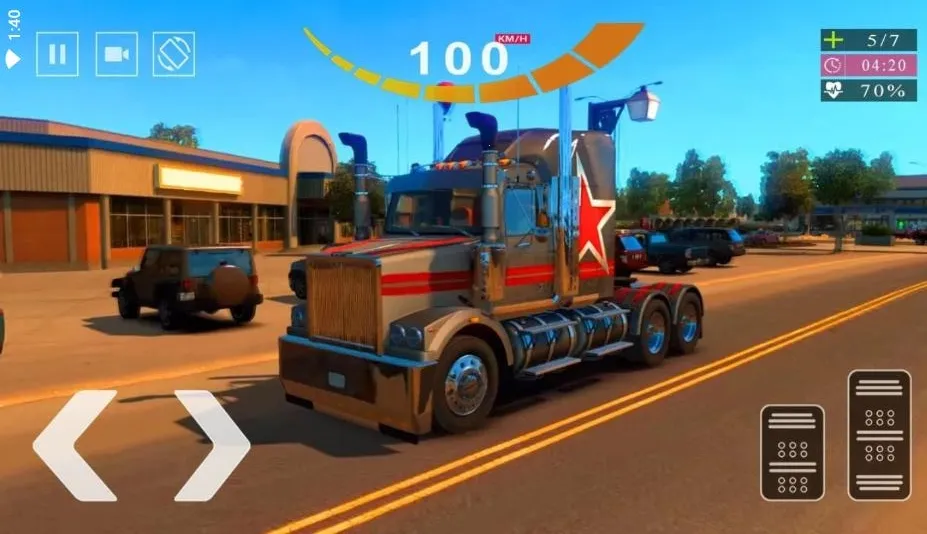This screenshot has height=534, width=927.
Task: Push the tall gas pedal
Action: click(879, 434)
